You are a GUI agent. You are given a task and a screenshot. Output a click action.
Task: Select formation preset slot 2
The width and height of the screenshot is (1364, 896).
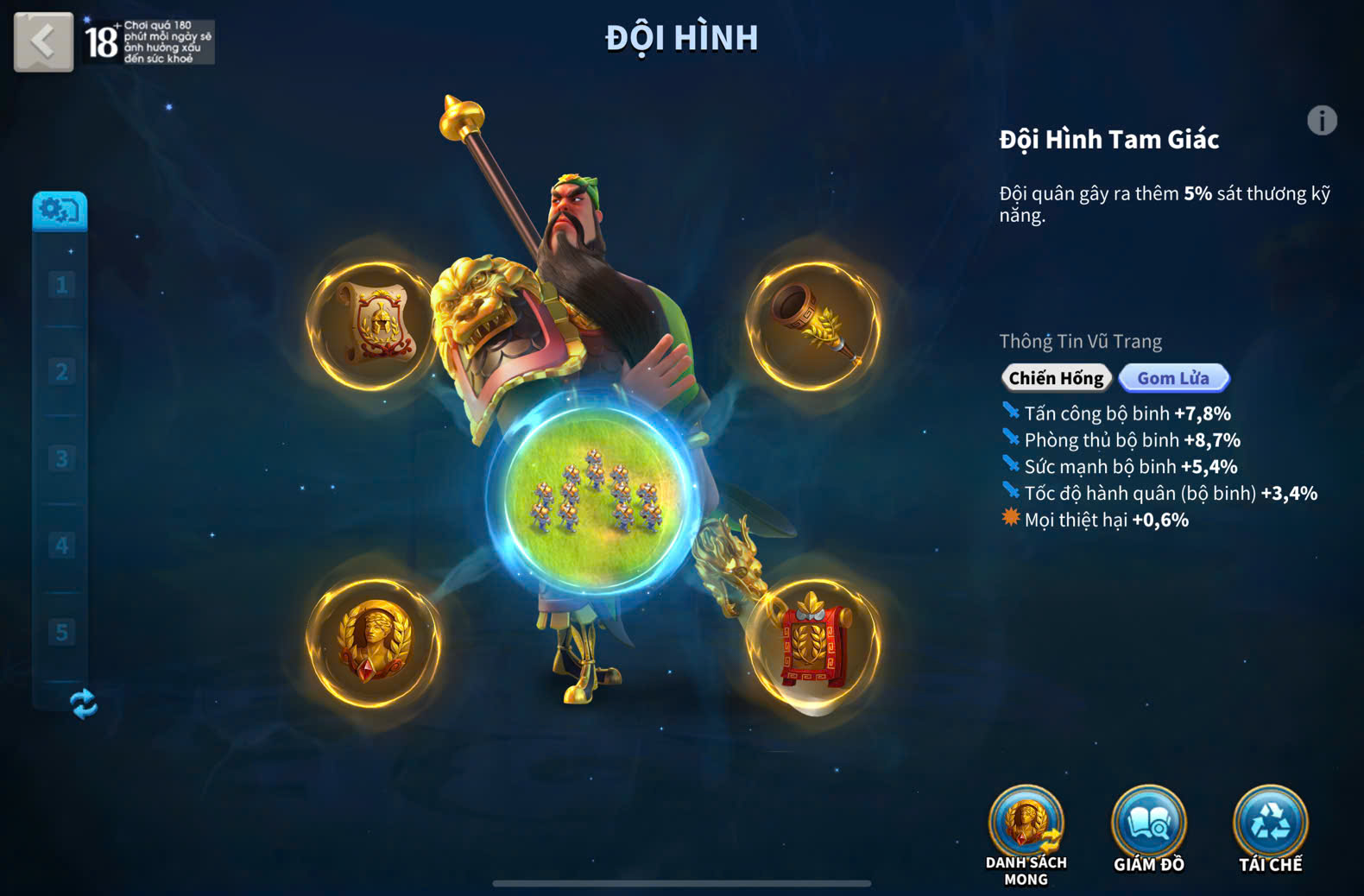[61, 372]
